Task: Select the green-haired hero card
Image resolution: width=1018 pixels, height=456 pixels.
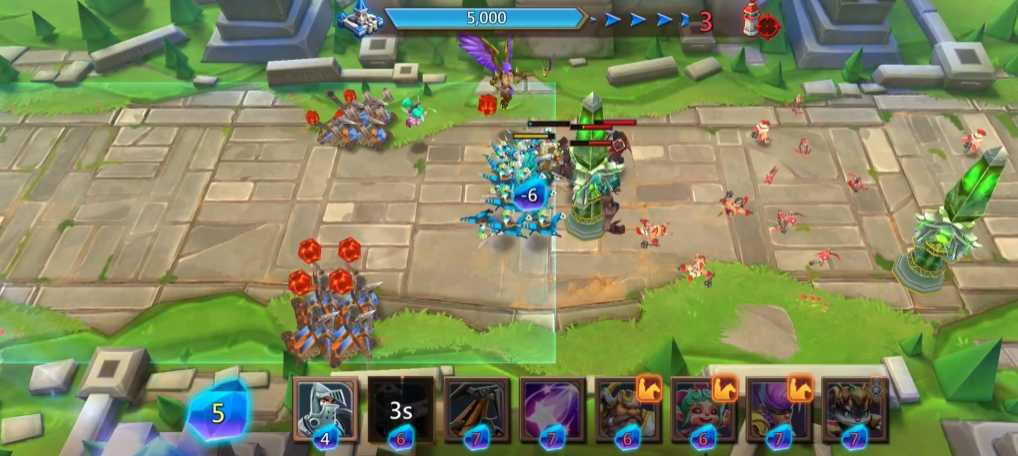Action: tap(703, 408)
